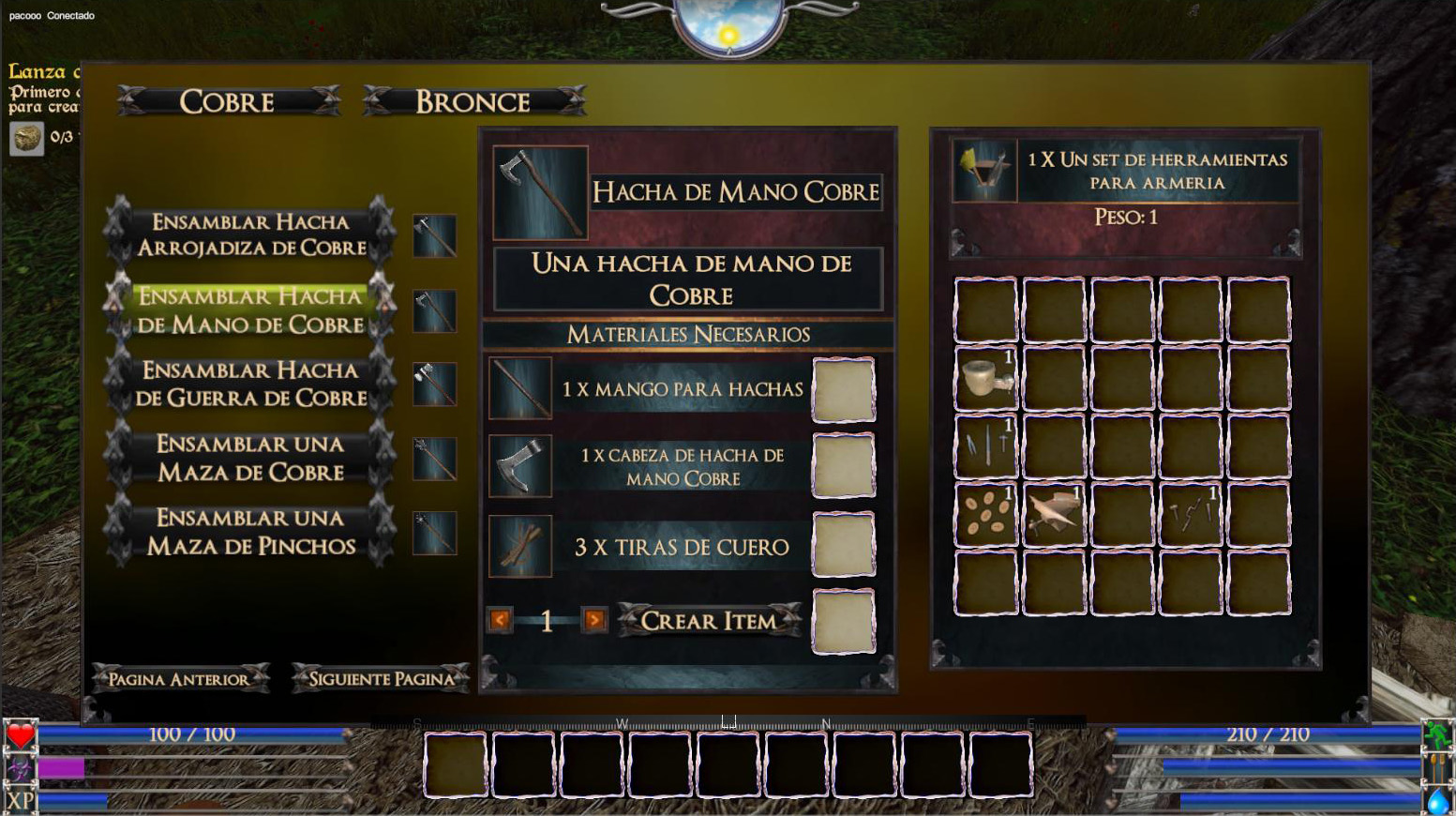Open Siguiente Pagina of recipes

click(381, 678)
